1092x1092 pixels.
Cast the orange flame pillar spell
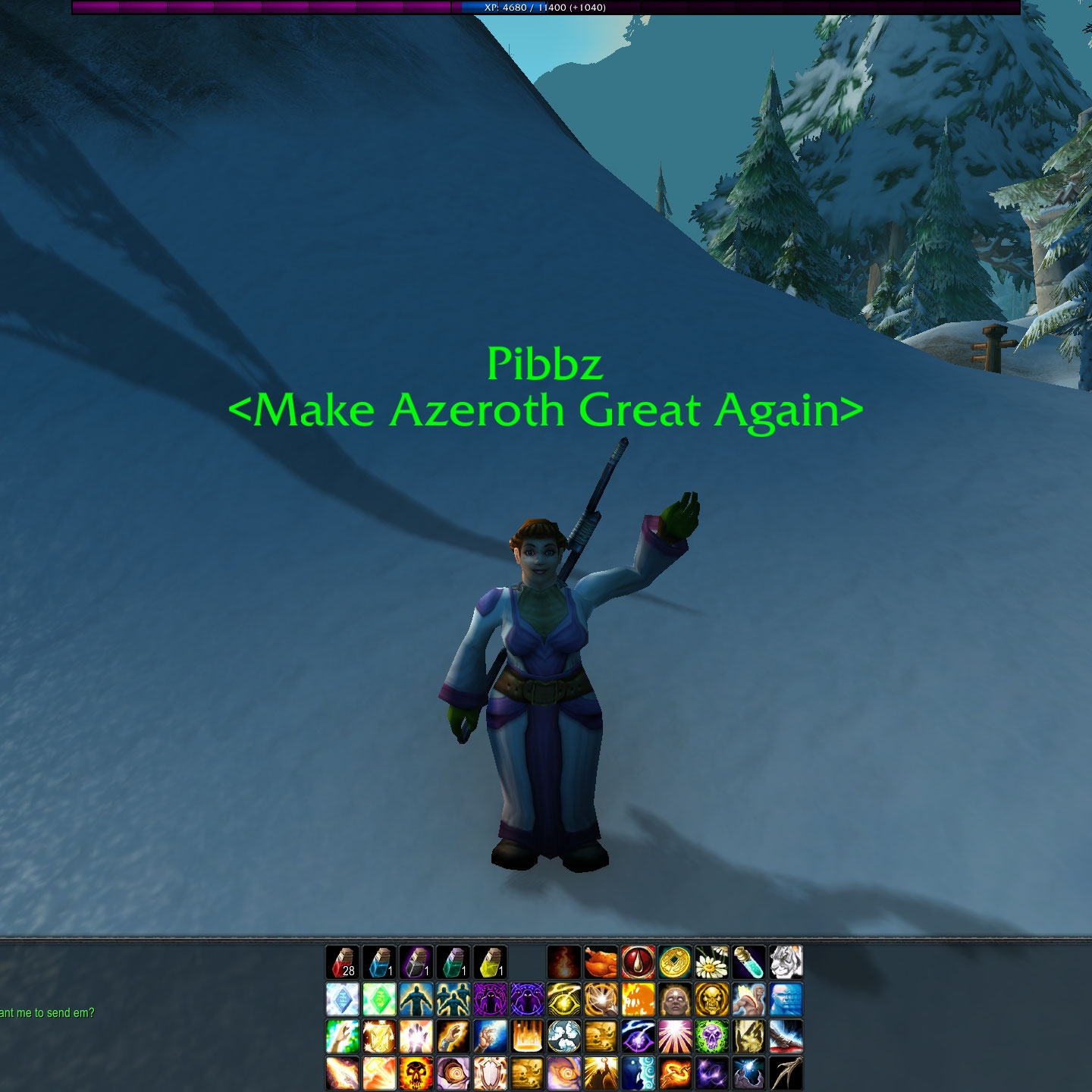click(527, 1037)
